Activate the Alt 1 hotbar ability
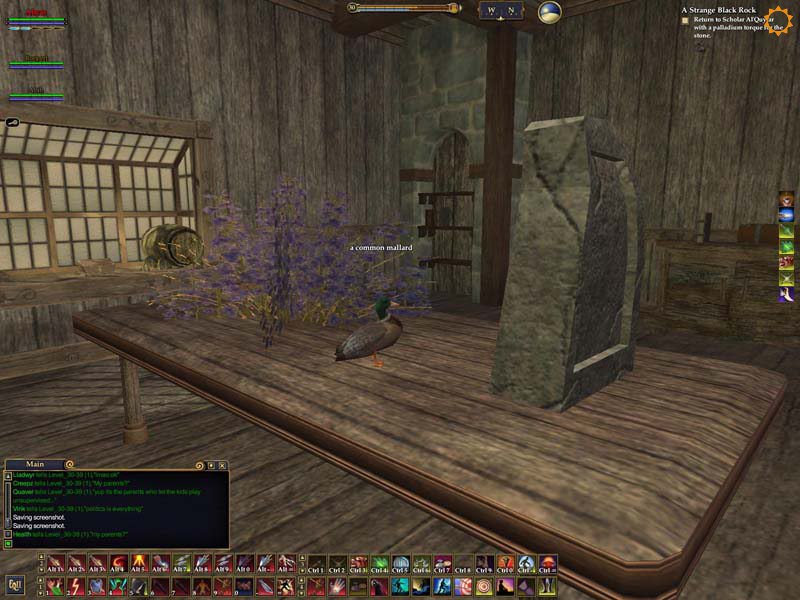This screenshot has width=800, height=600. tap(56, 564)
